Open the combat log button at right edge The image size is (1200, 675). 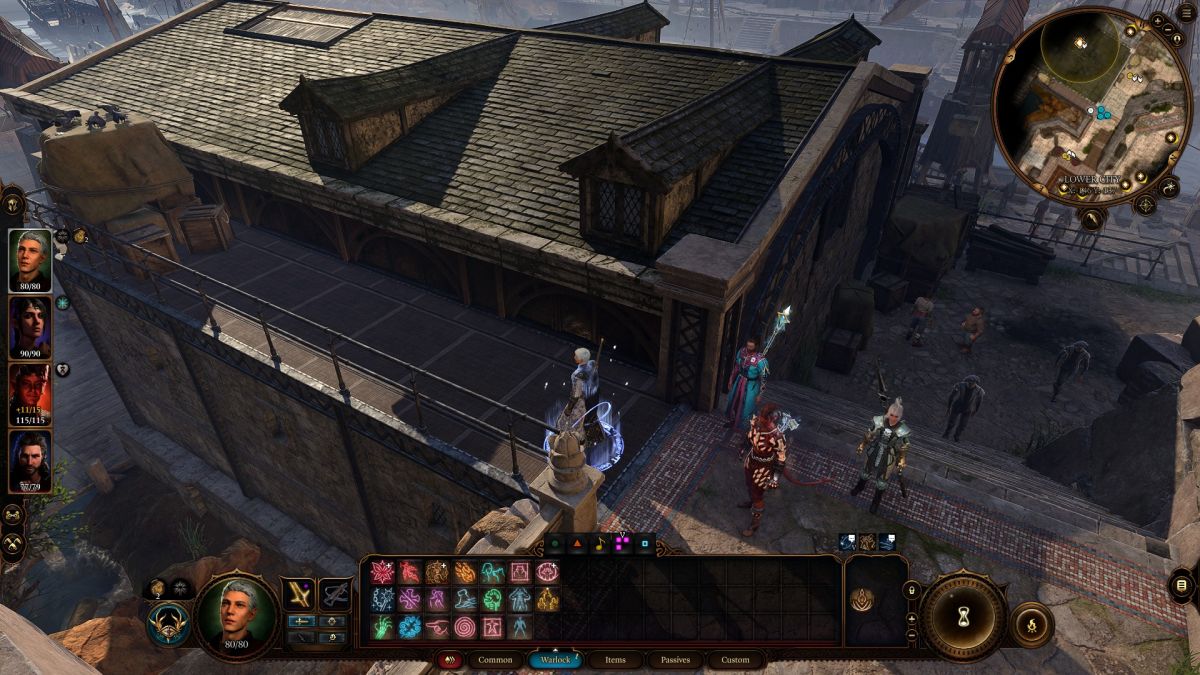(x=1182, y=585)
